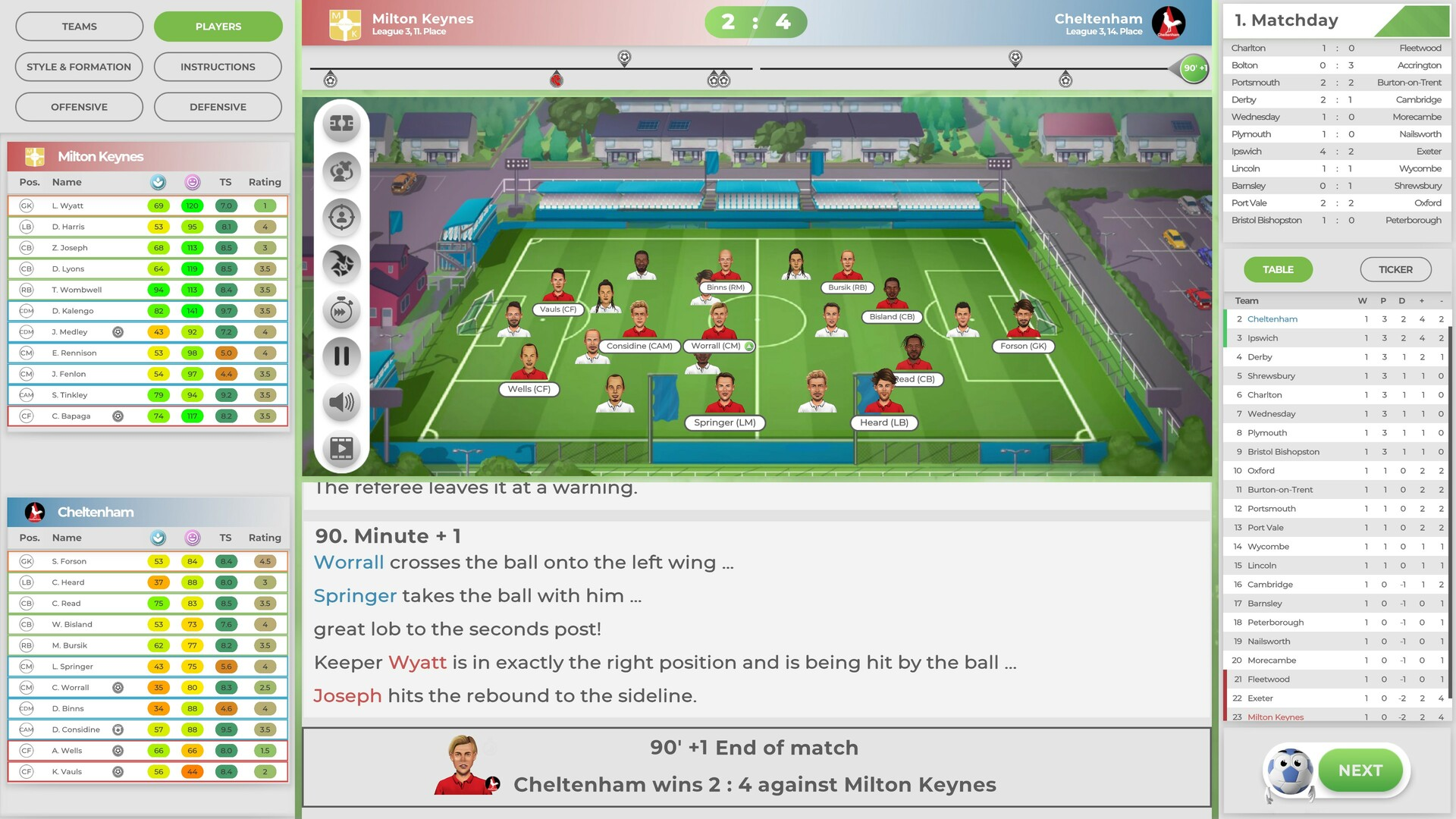Toggle the captain badge next to J. Medley
The image size is (1456, 819).
[118, 331]
